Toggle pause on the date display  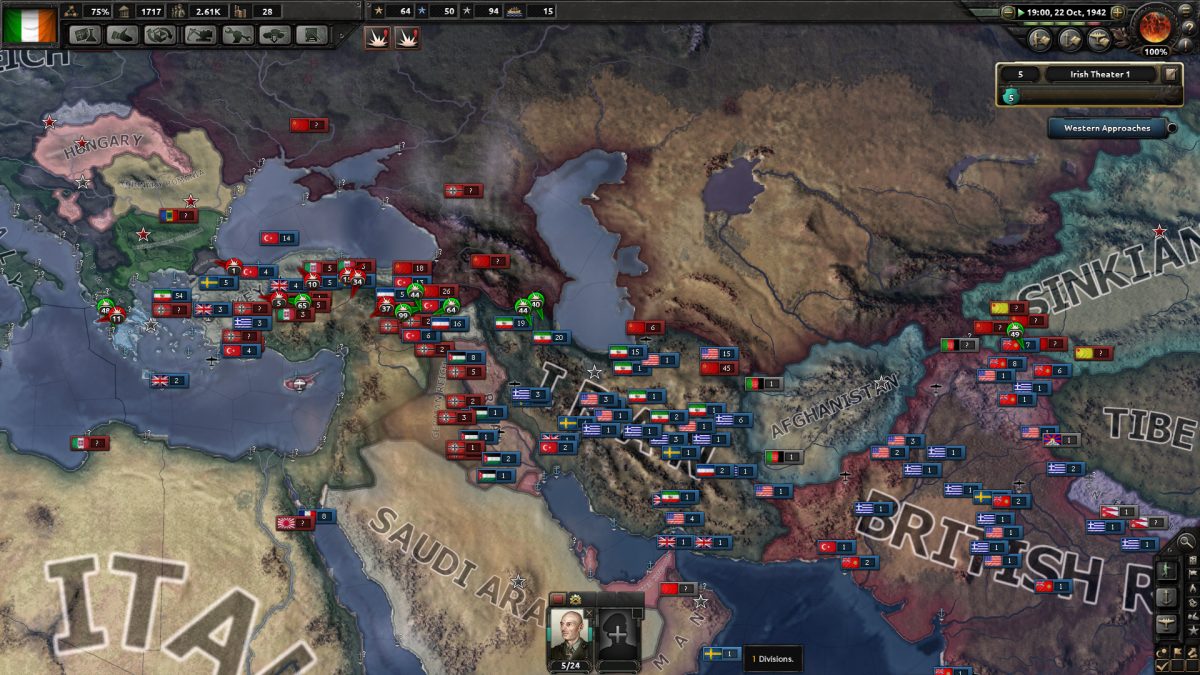[x=1064, y=12]
